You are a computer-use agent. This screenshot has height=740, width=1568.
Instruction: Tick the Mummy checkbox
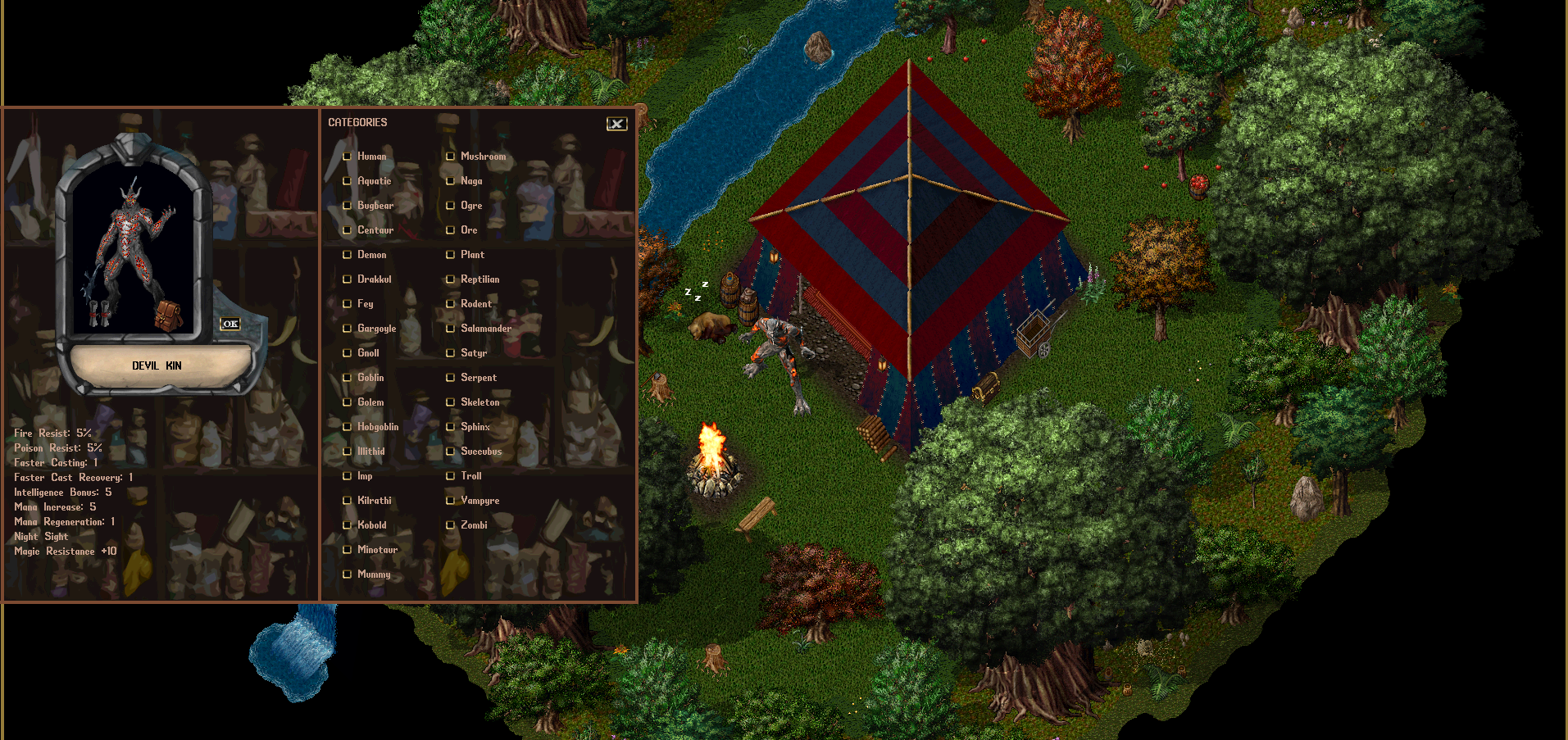click(348, 574)
